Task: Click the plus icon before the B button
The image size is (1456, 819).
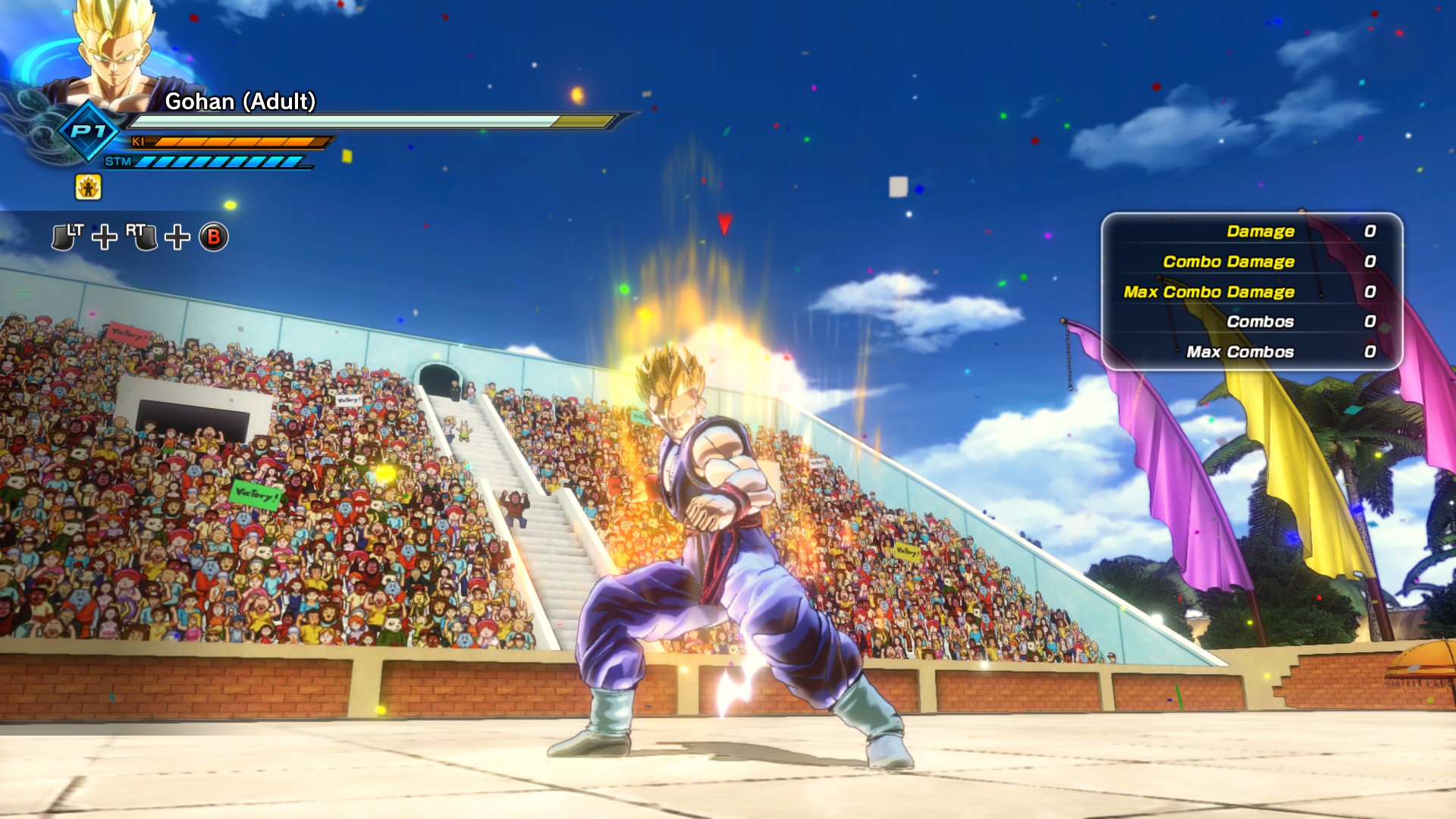Action: (x=176, y=239)
